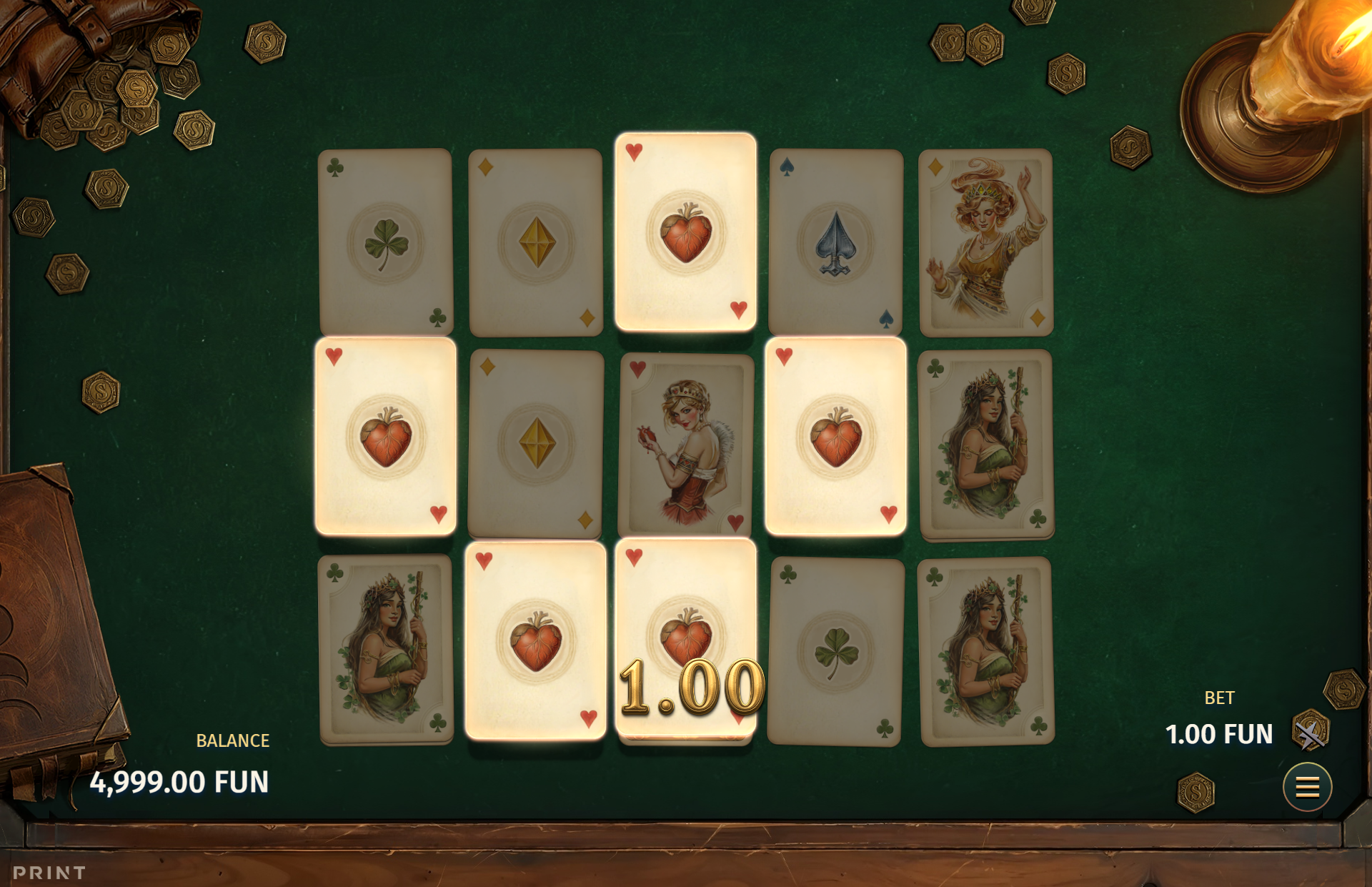Open the hamburger menu button
The width and height of the screenshot is (1372, 887).
[x=1307, y=787]
